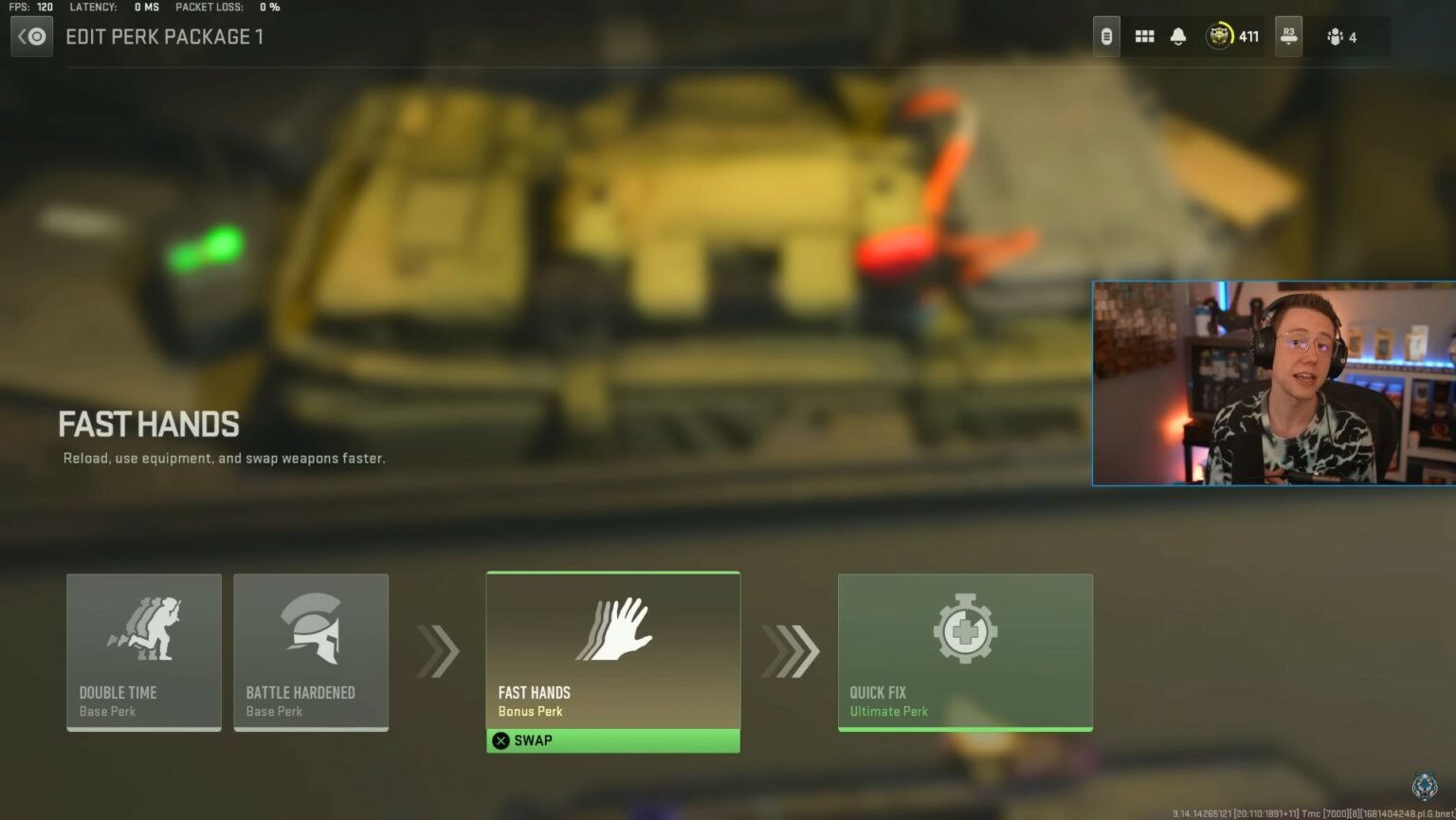
Task: Select the Fast Hands bonus perk card
Action: 612,649
